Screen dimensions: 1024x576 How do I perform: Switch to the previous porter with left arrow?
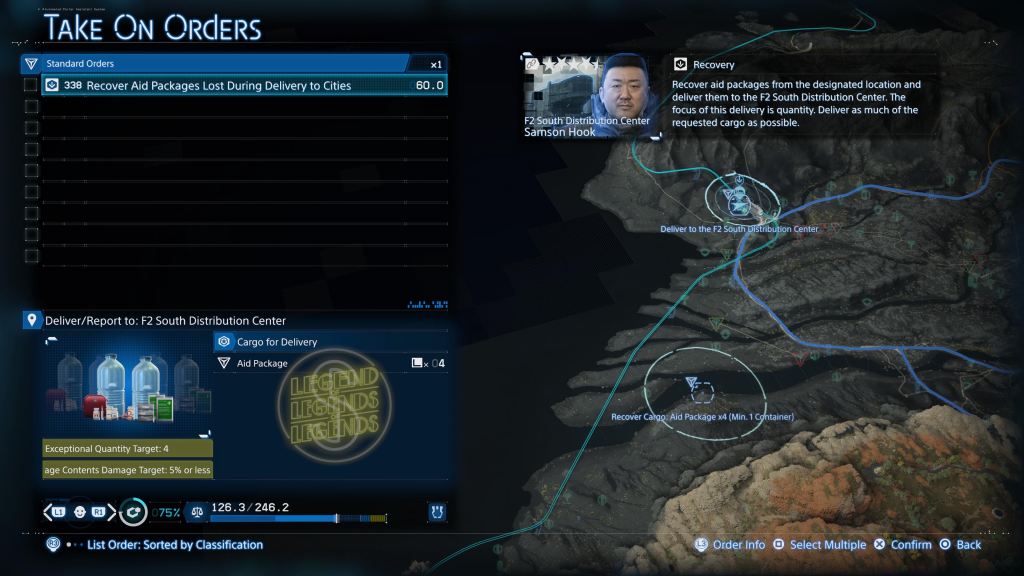click(x=48, y=512)
